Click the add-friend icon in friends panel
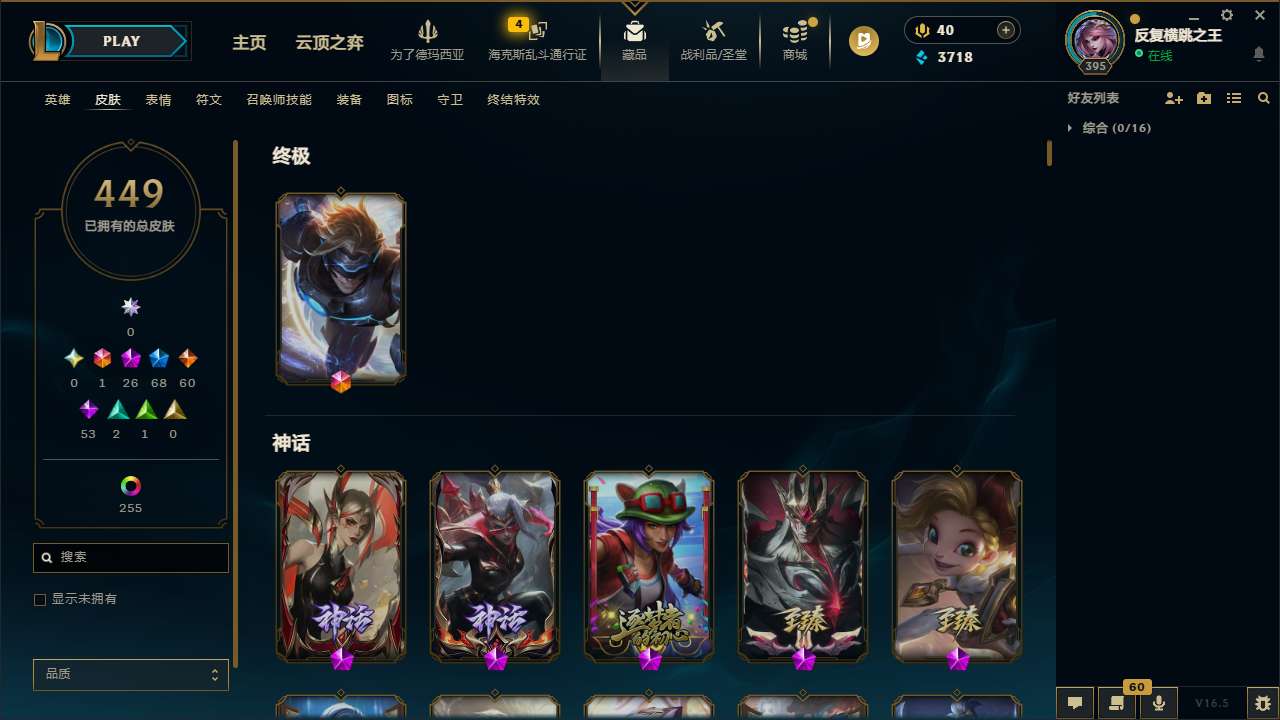 pos(1174,98)
